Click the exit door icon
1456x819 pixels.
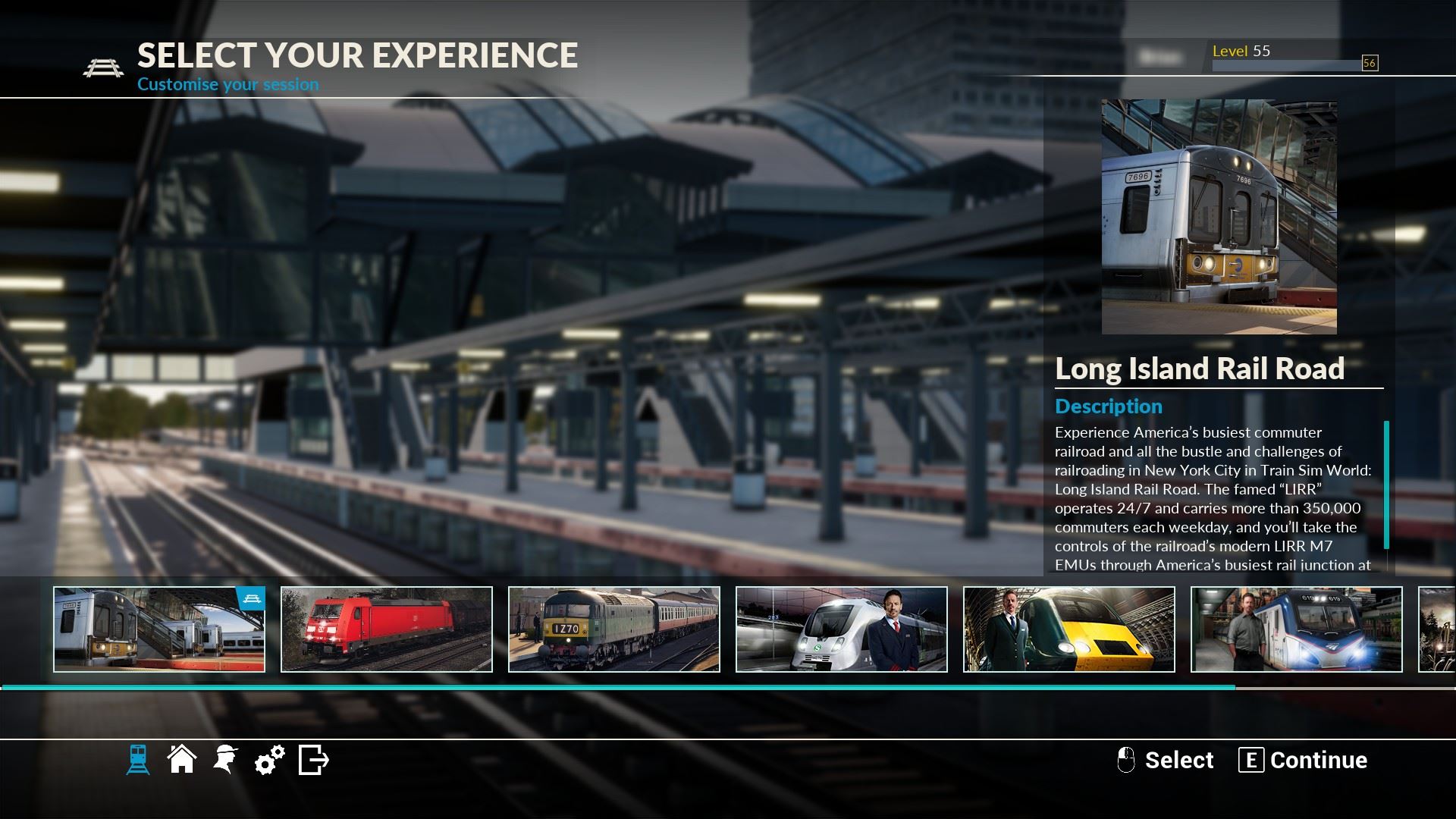coord(313,759)
